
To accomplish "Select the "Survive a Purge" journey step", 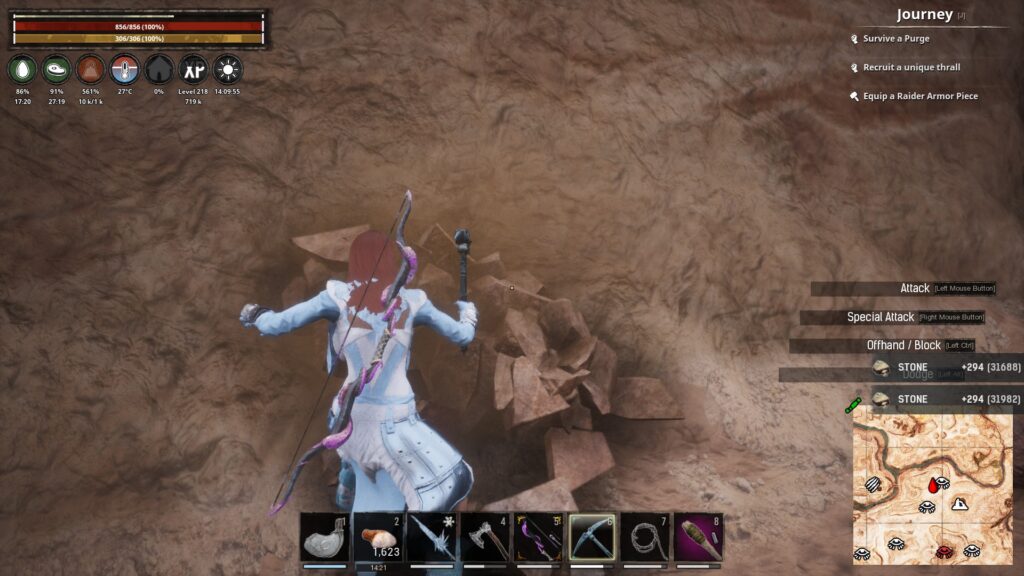I will point(896,39).
